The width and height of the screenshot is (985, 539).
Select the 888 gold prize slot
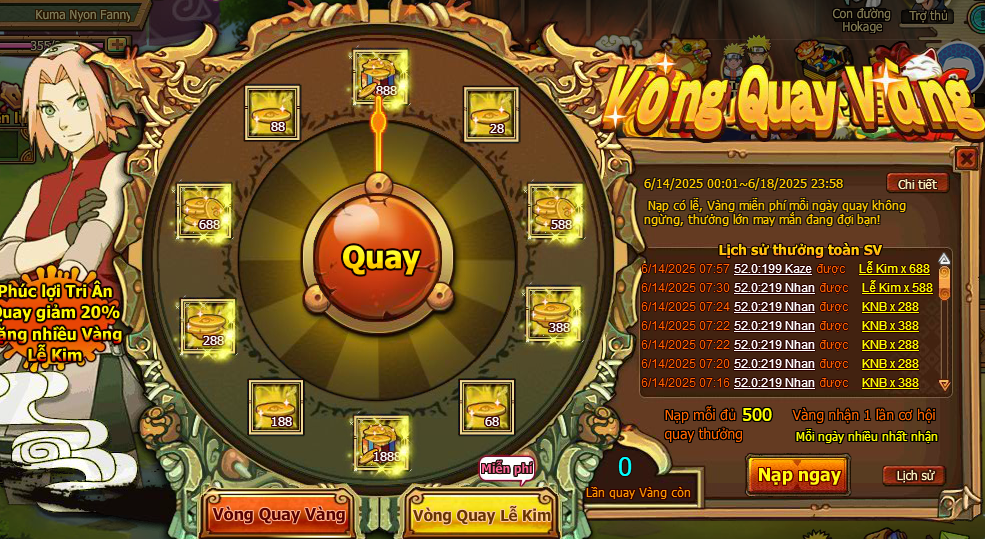[381, 77]
